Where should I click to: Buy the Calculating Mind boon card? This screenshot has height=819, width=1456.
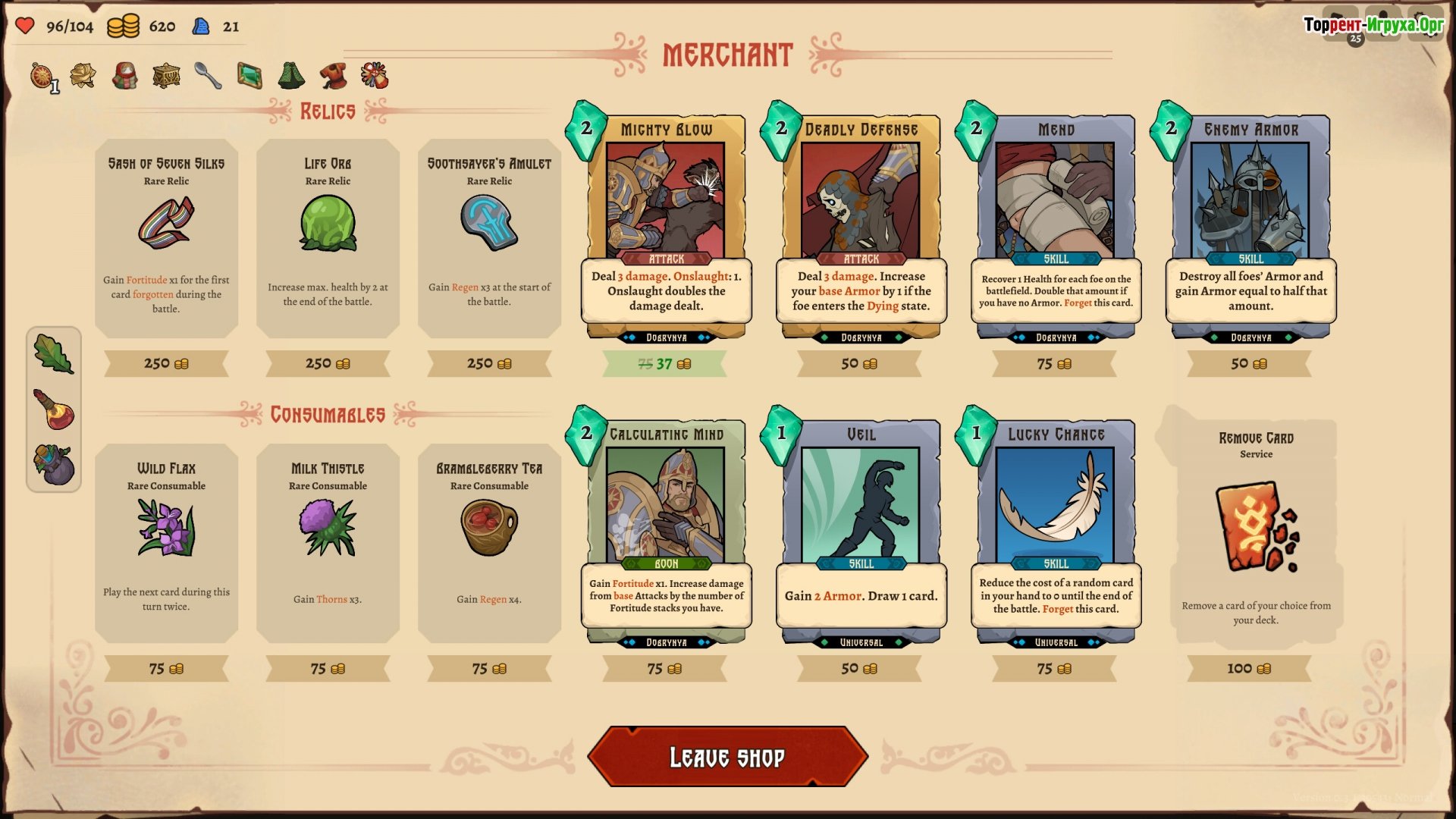(666, 532)
